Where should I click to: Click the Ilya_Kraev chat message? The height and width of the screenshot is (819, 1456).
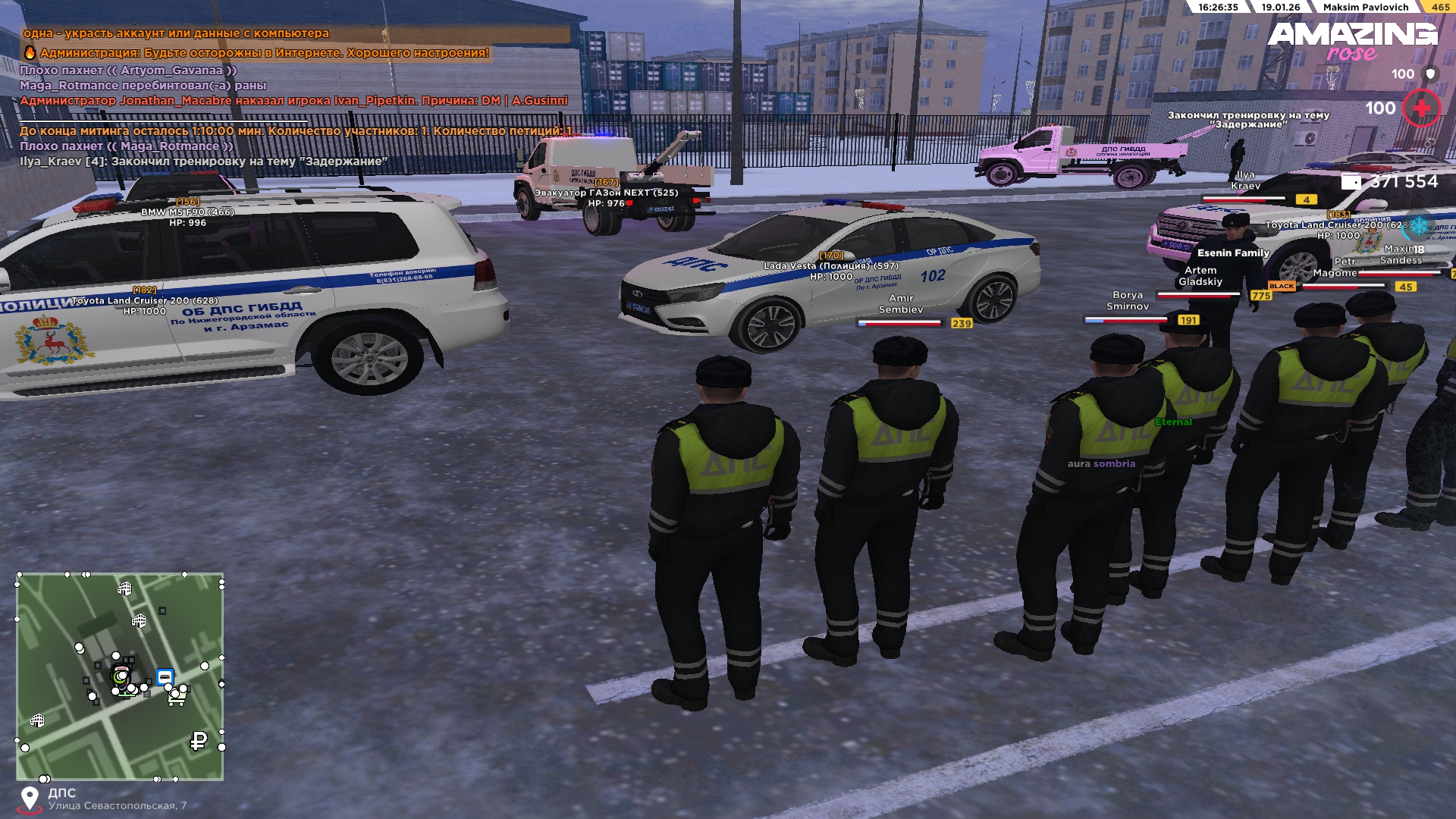[x=203, y=161]
